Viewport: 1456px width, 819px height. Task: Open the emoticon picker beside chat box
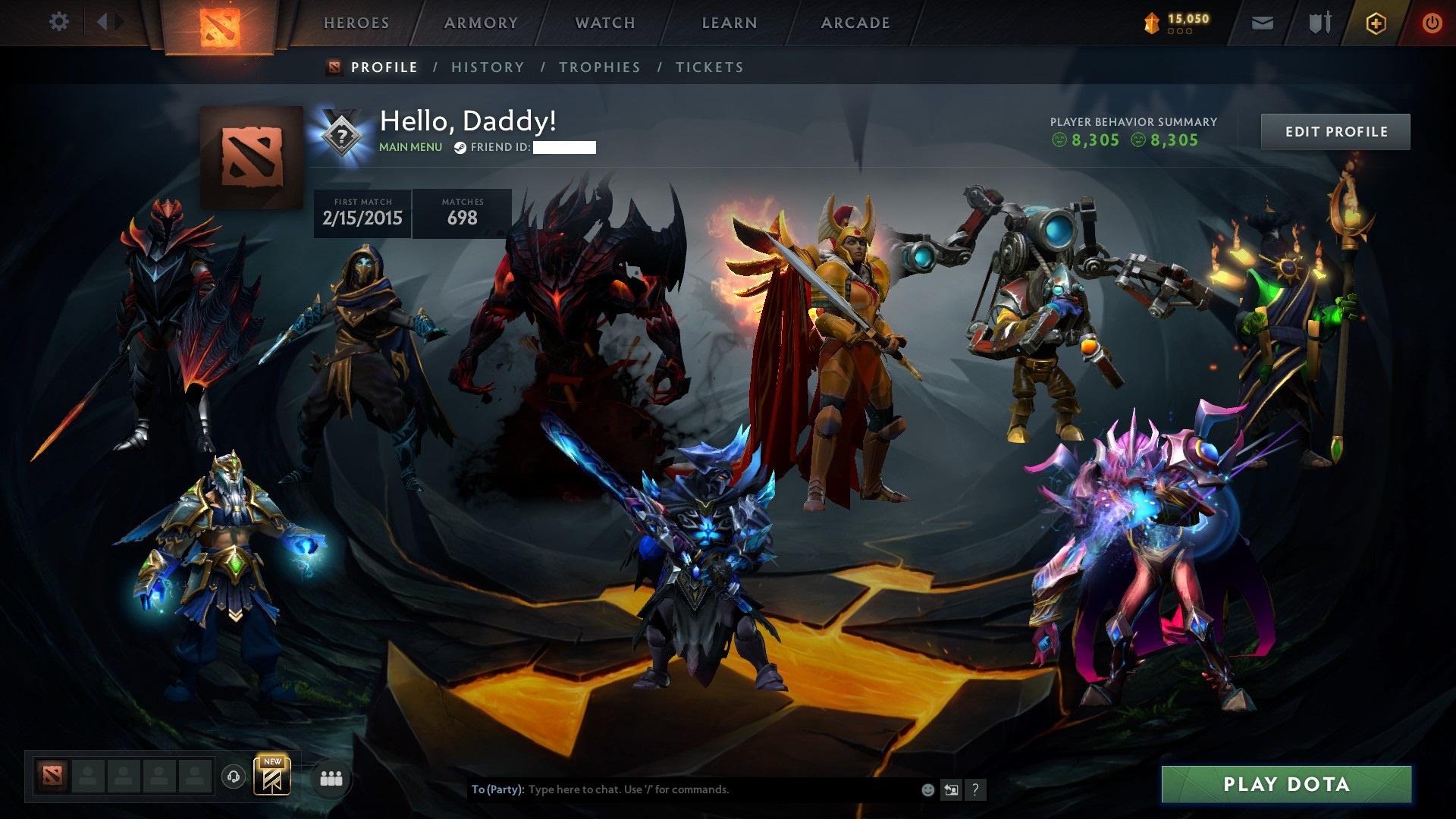927,789
